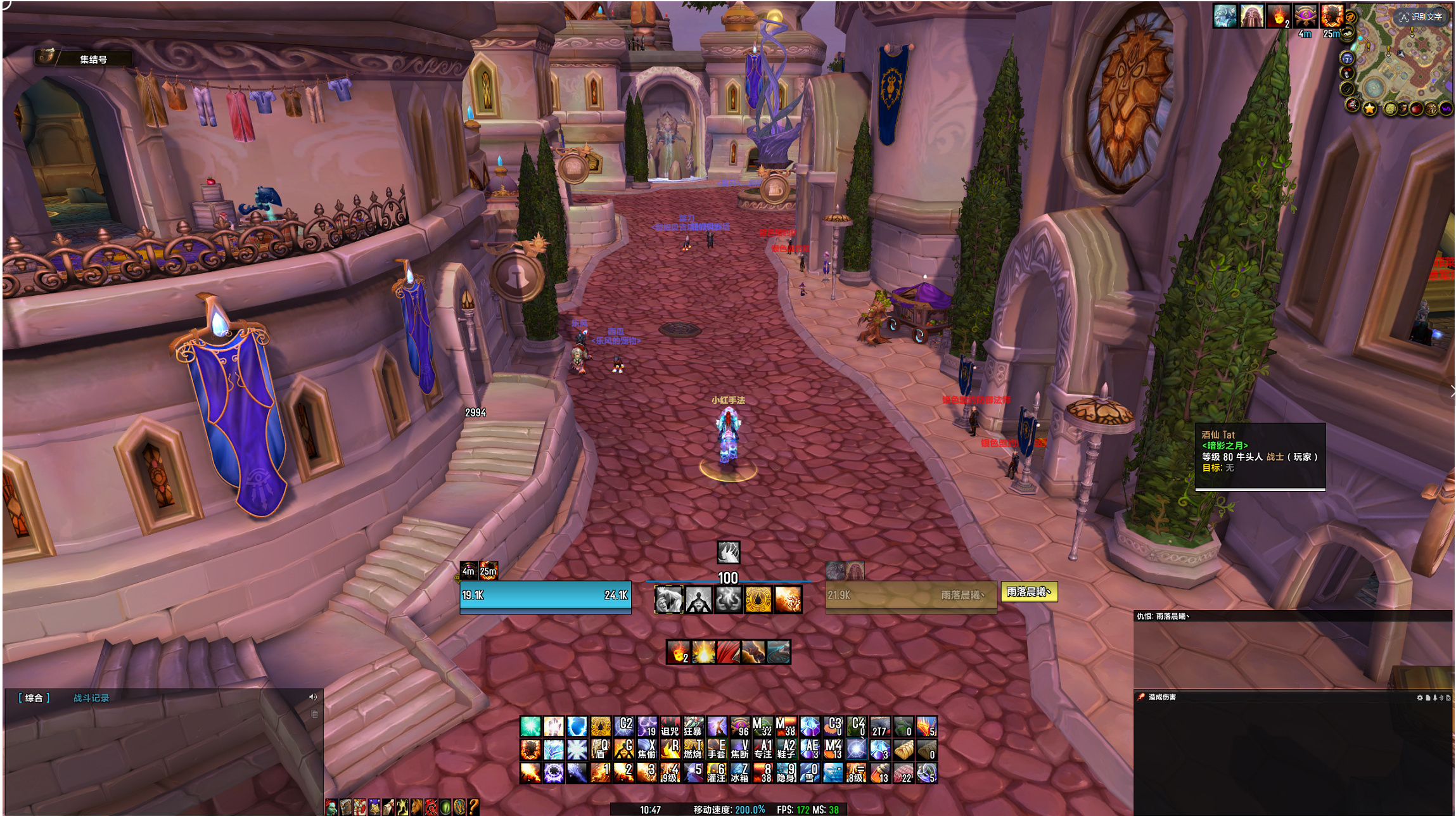Click the gold star minimap button
Image resolution: width=1456 pixels, height=816 pixels.
1370,109
